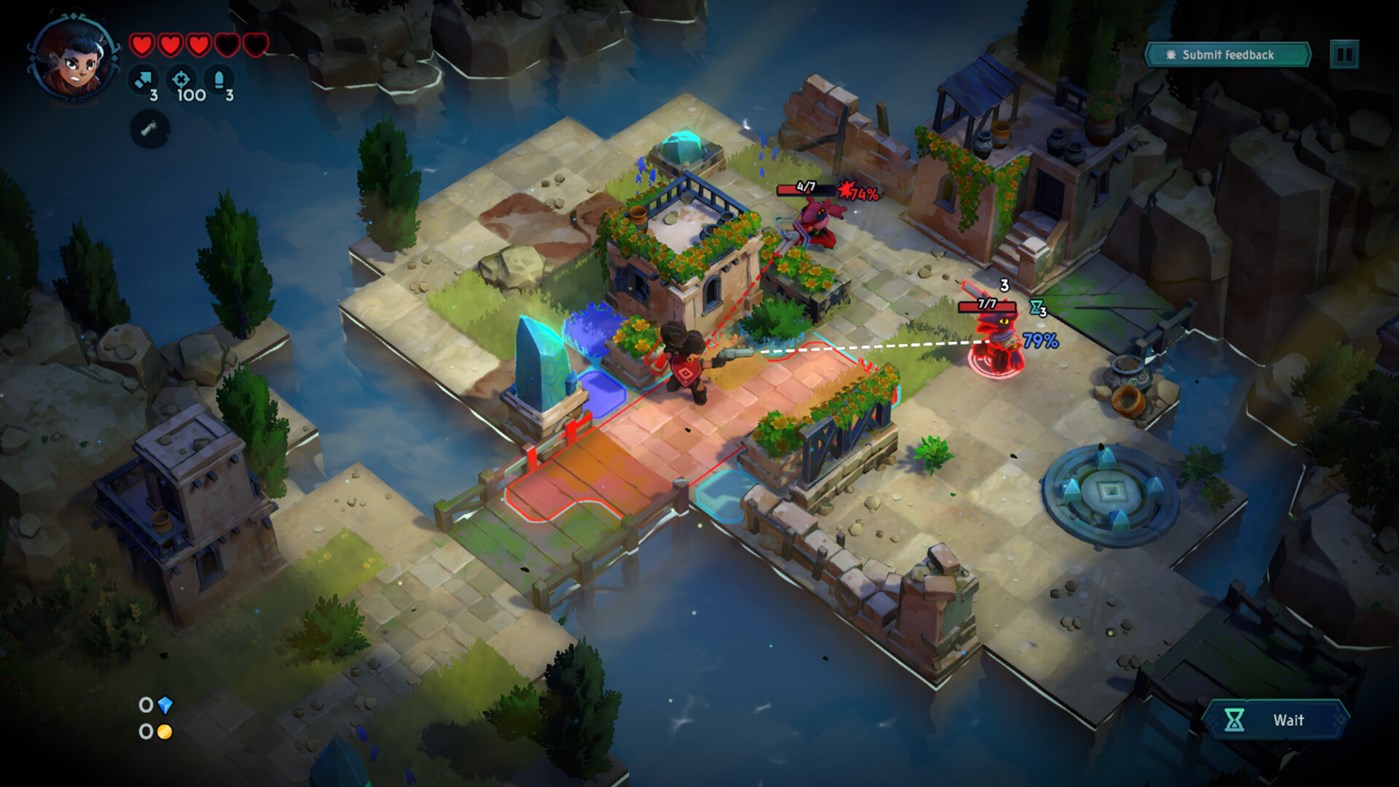Click the hourglass icon on the Wait button
The image size is (1399, 787).
[1236, 719]
